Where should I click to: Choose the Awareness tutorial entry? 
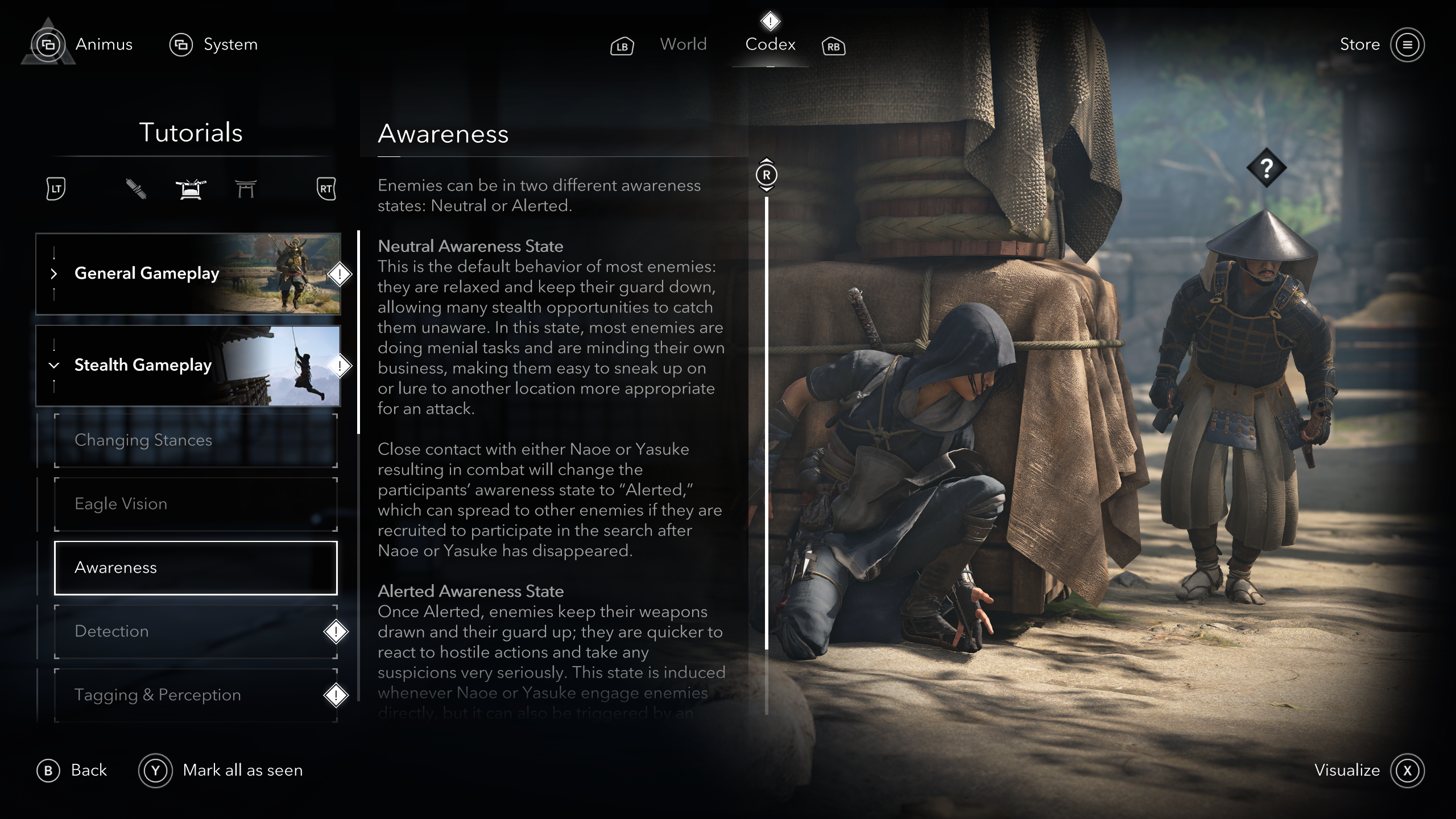tap(196, 568)
